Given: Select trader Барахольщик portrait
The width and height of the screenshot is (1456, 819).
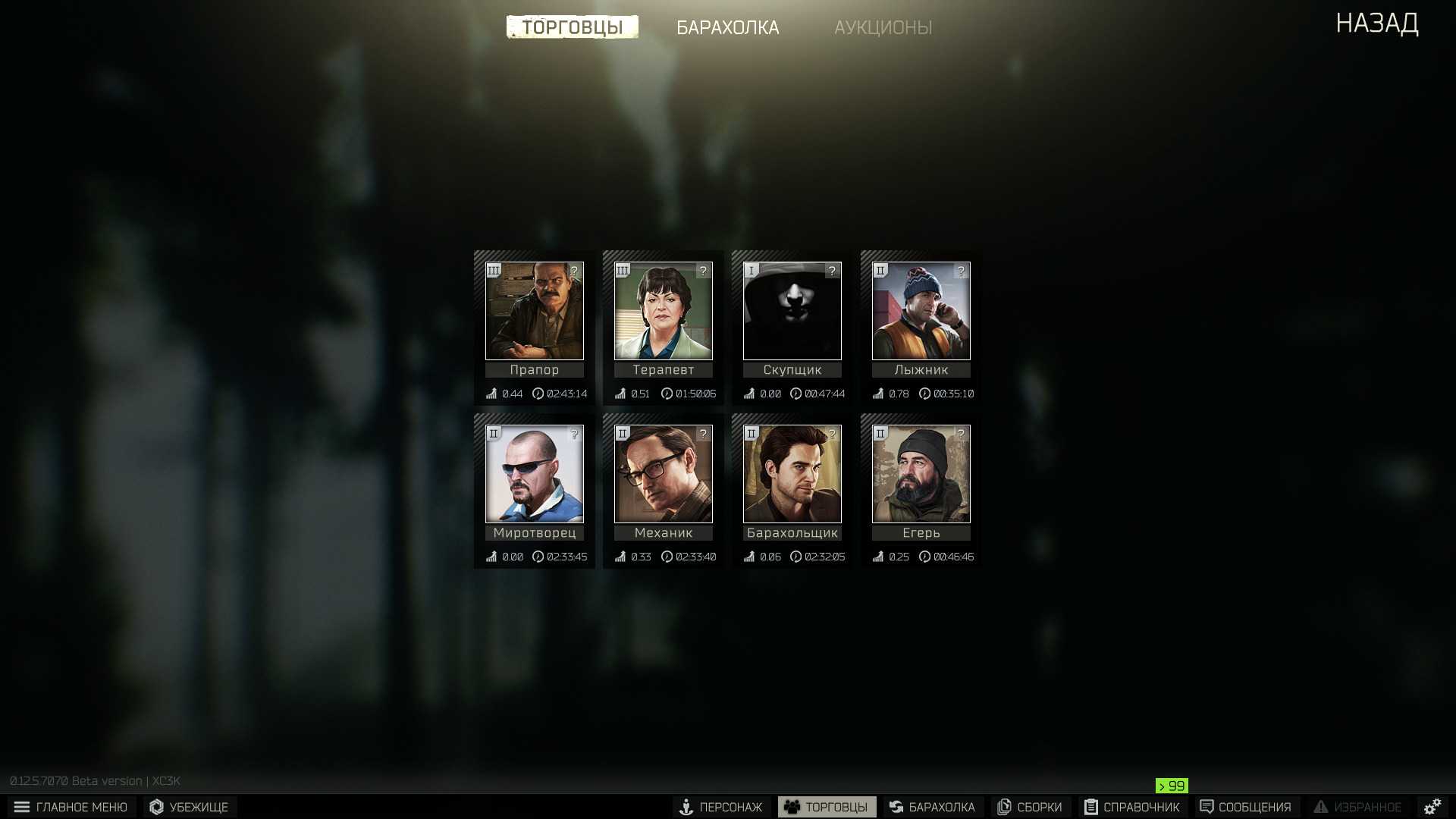Looking at the screenshot, I should (x=792, y=474).
